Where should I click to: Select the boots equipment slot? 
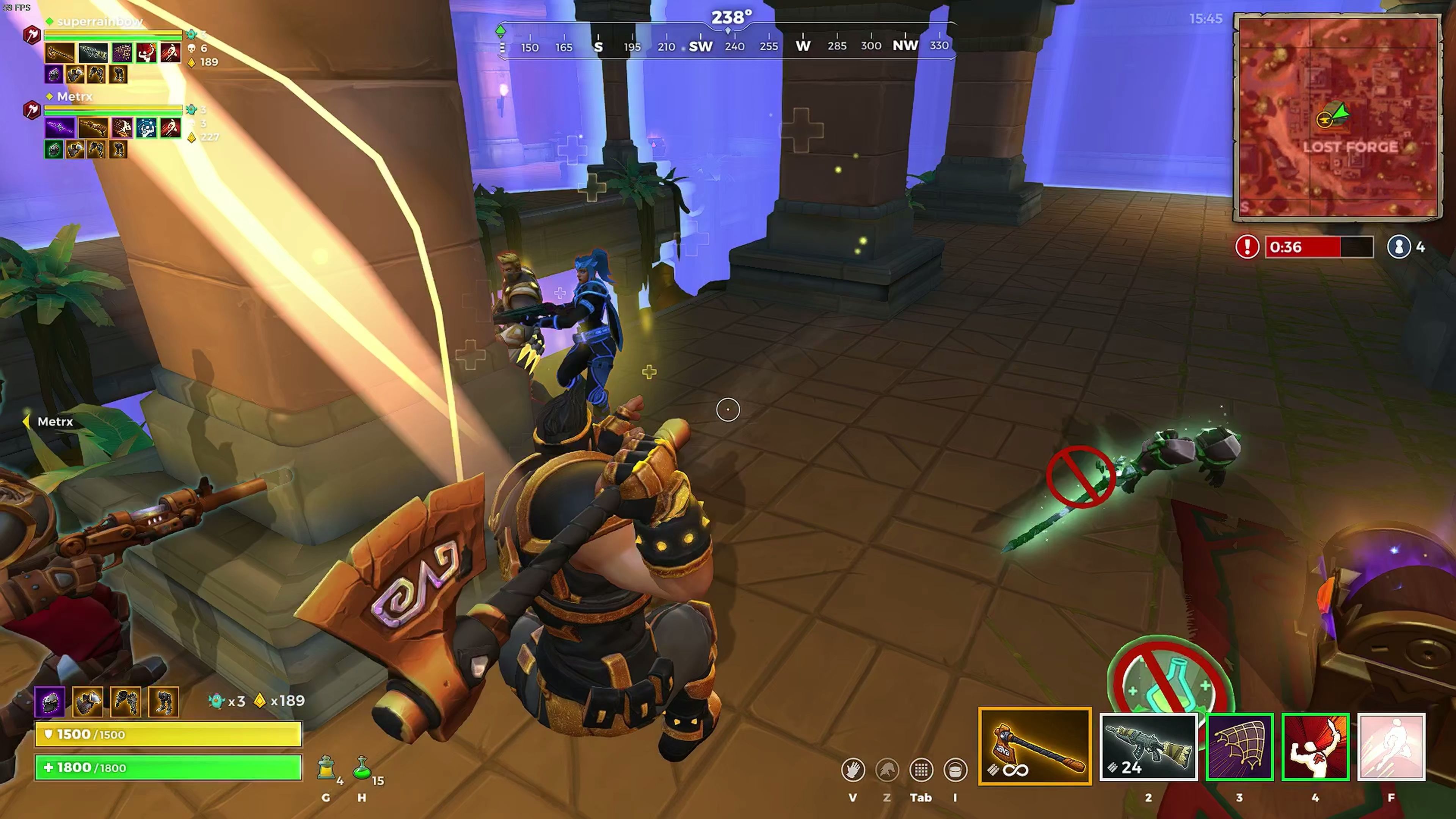click(163, 701)
